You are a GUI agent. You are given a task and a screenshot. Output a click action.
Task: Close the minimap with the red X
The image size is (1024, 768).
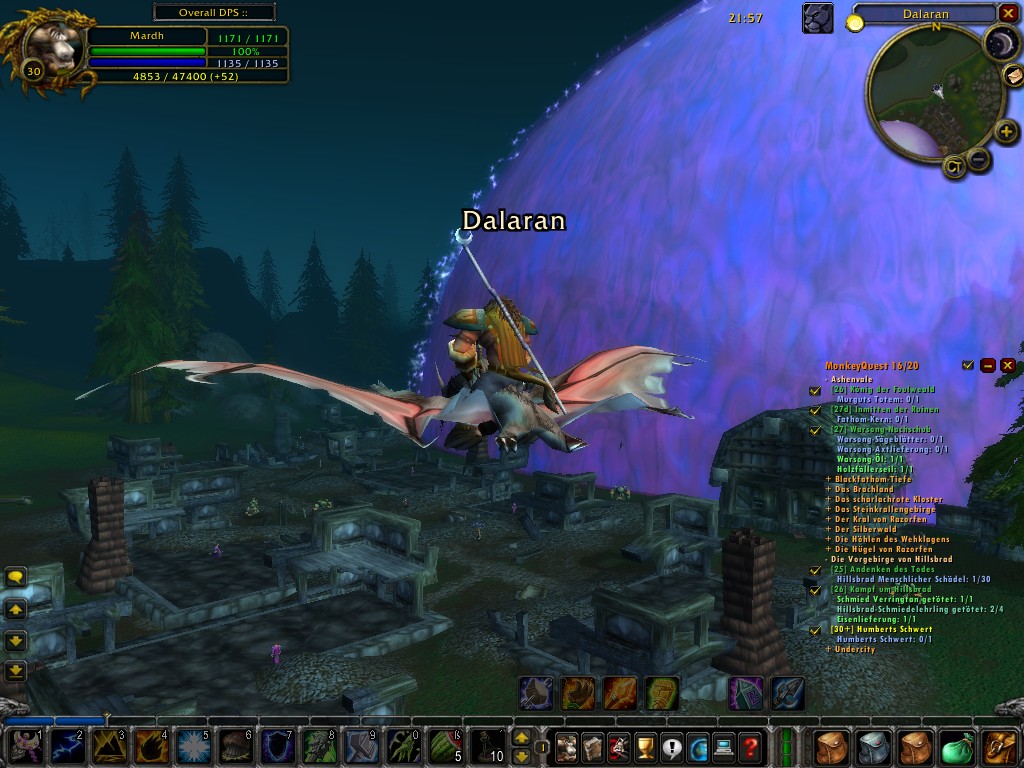(1007, 14)
